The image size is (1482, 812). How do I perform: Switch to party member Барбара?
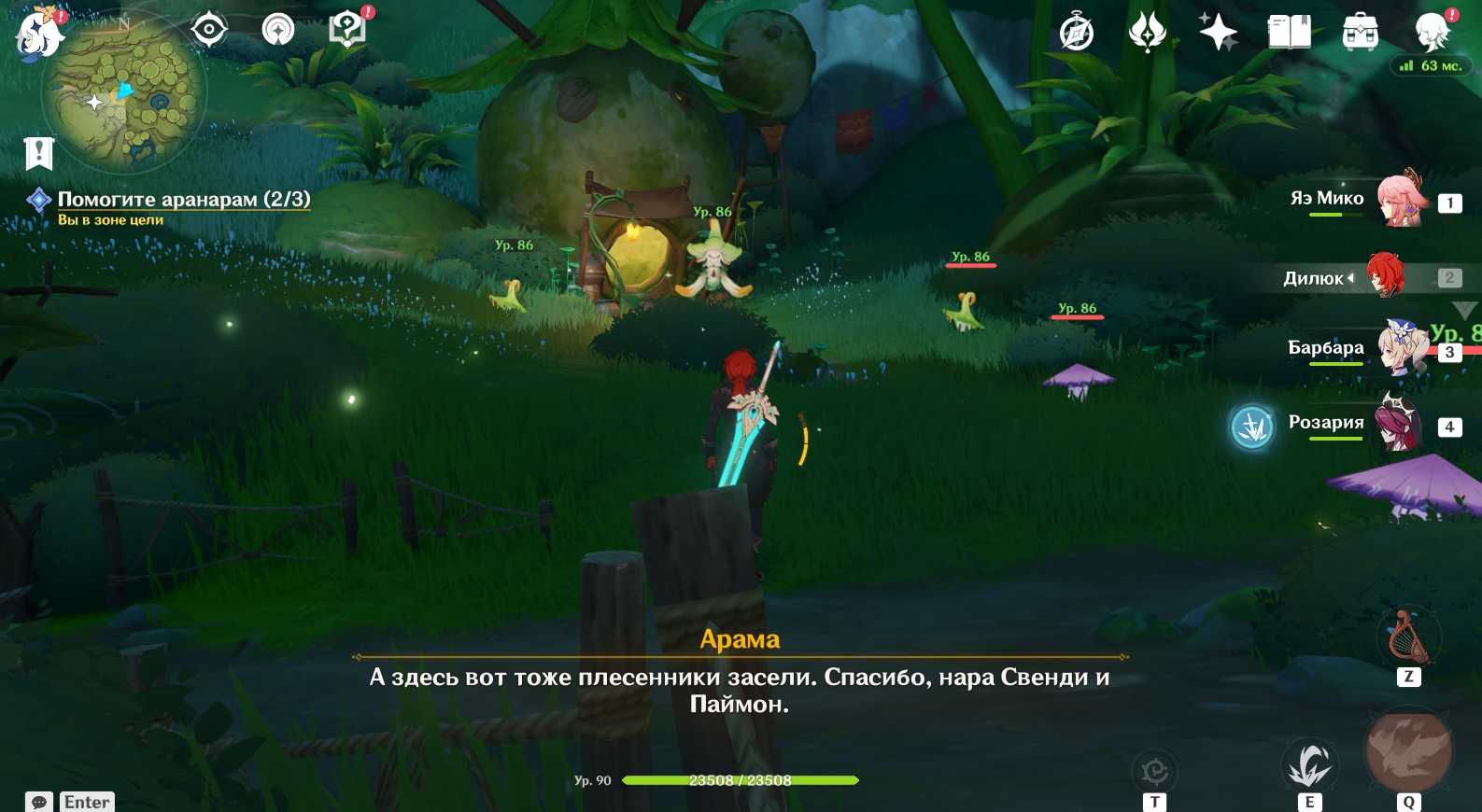(1401, 349)
